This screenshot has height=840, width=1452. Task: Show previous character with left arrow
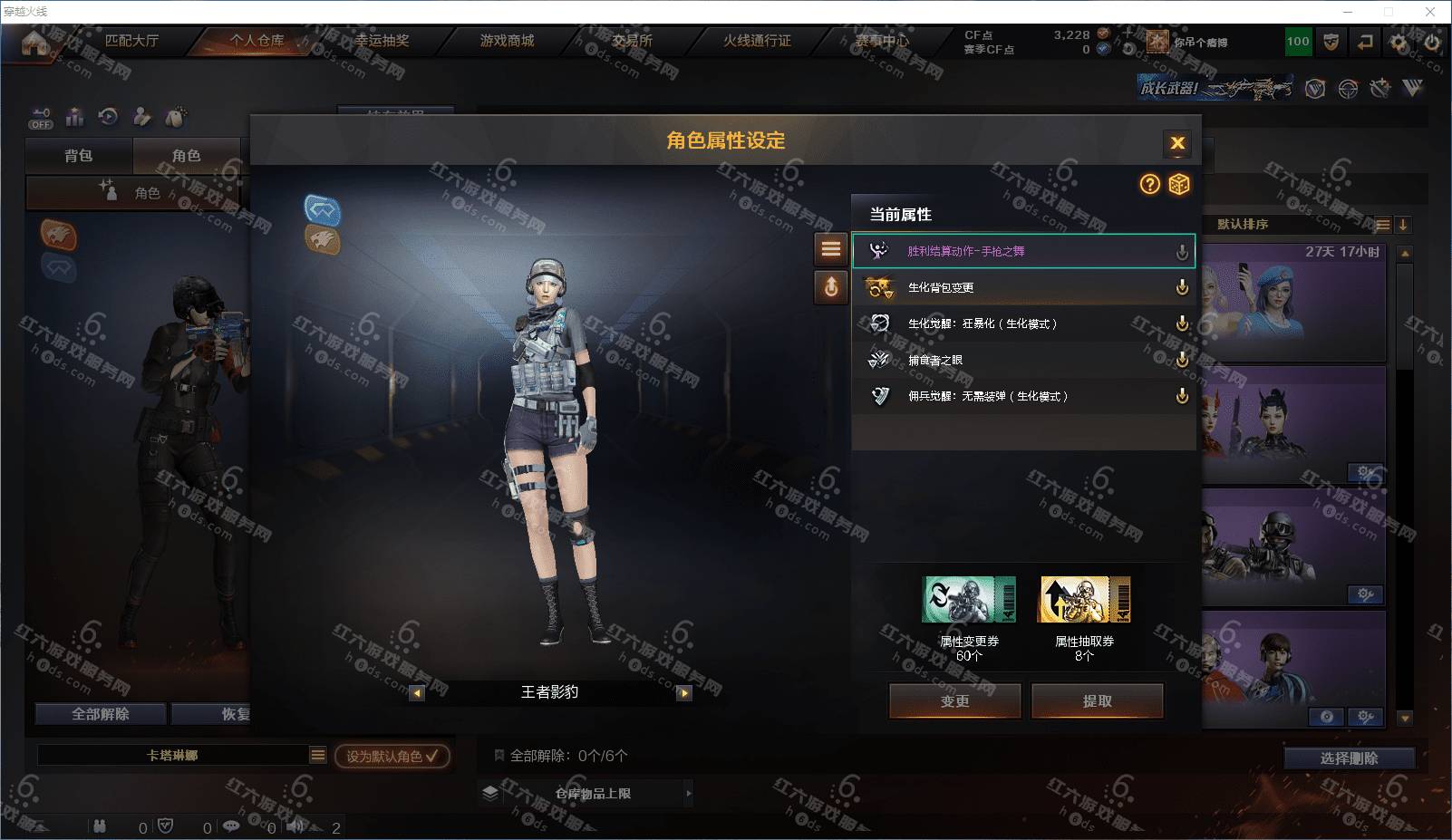[x=417, y=693]
